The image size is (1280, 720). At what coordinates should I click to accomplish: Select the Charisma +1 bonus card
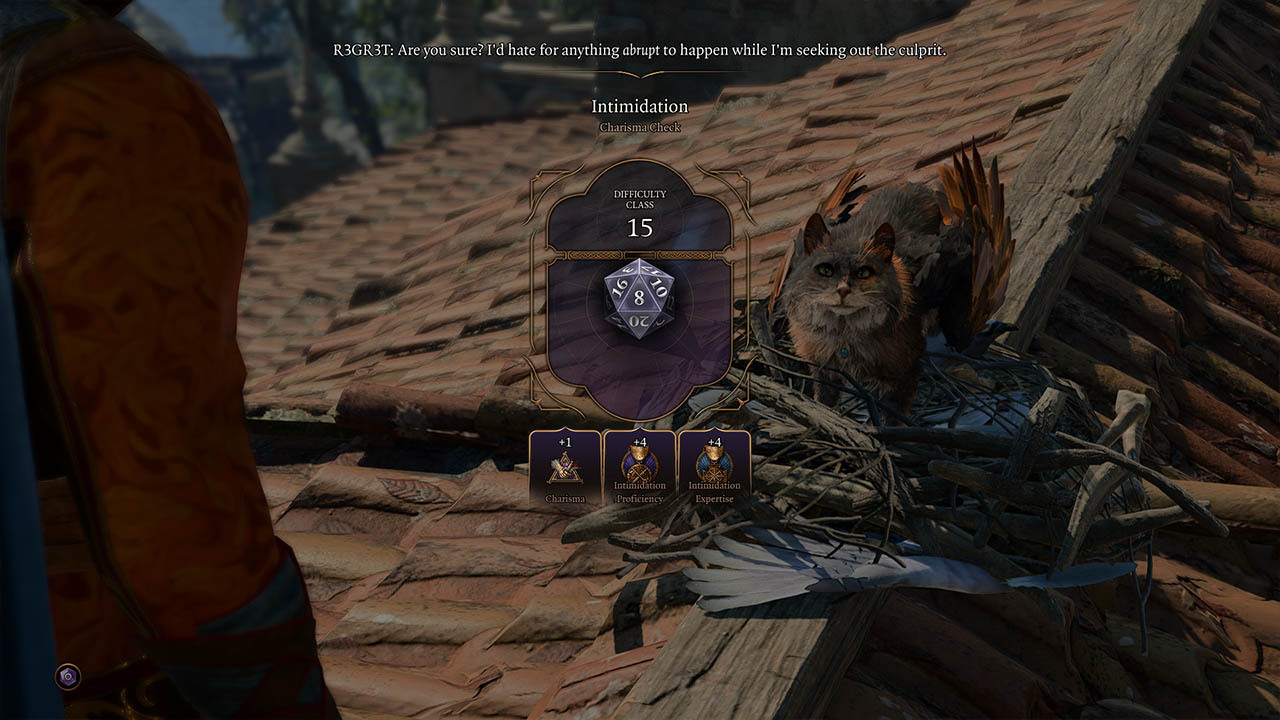565,468
